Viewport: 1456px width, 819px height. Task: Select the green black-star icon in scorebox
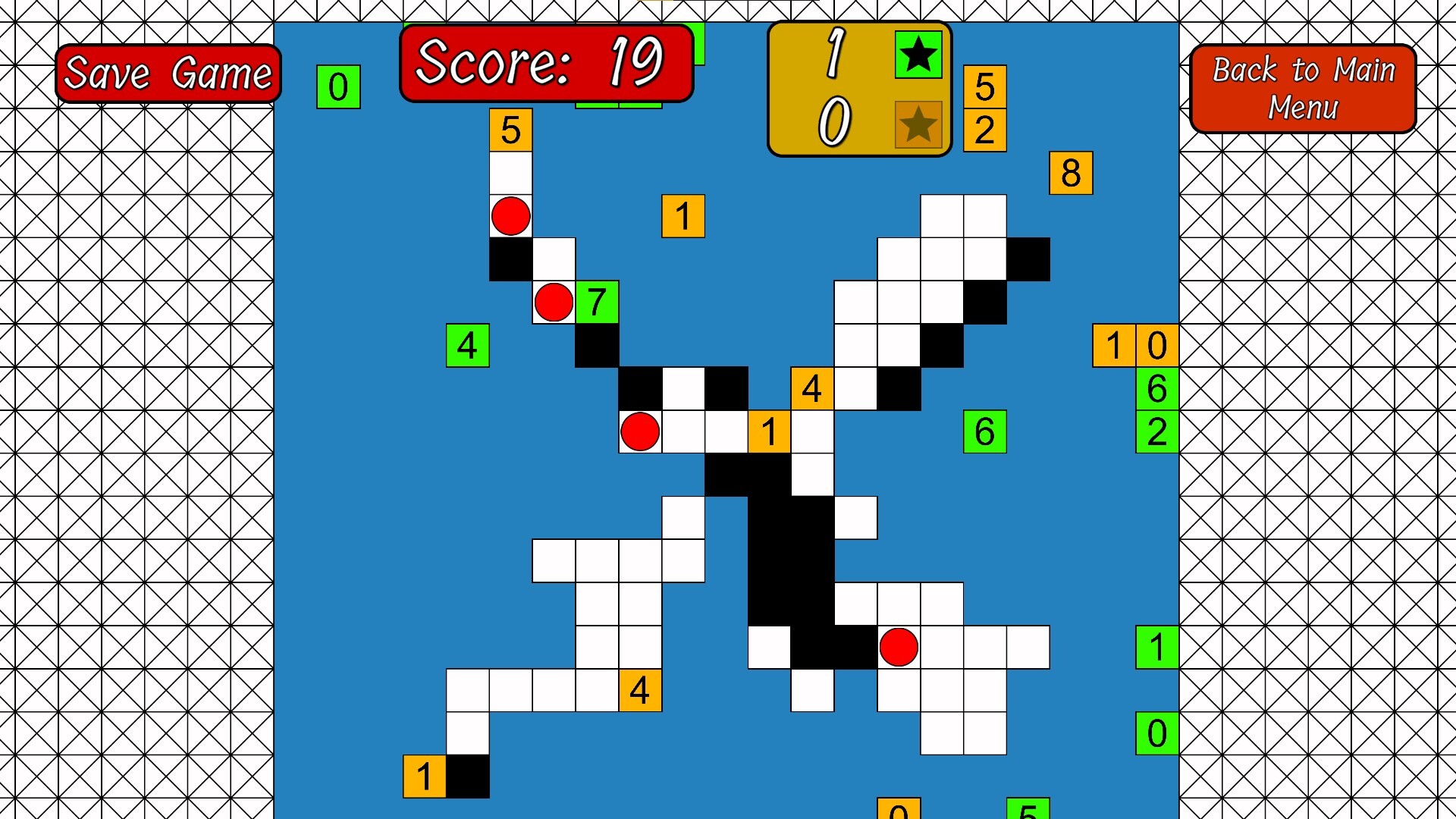tap(918, 55)
